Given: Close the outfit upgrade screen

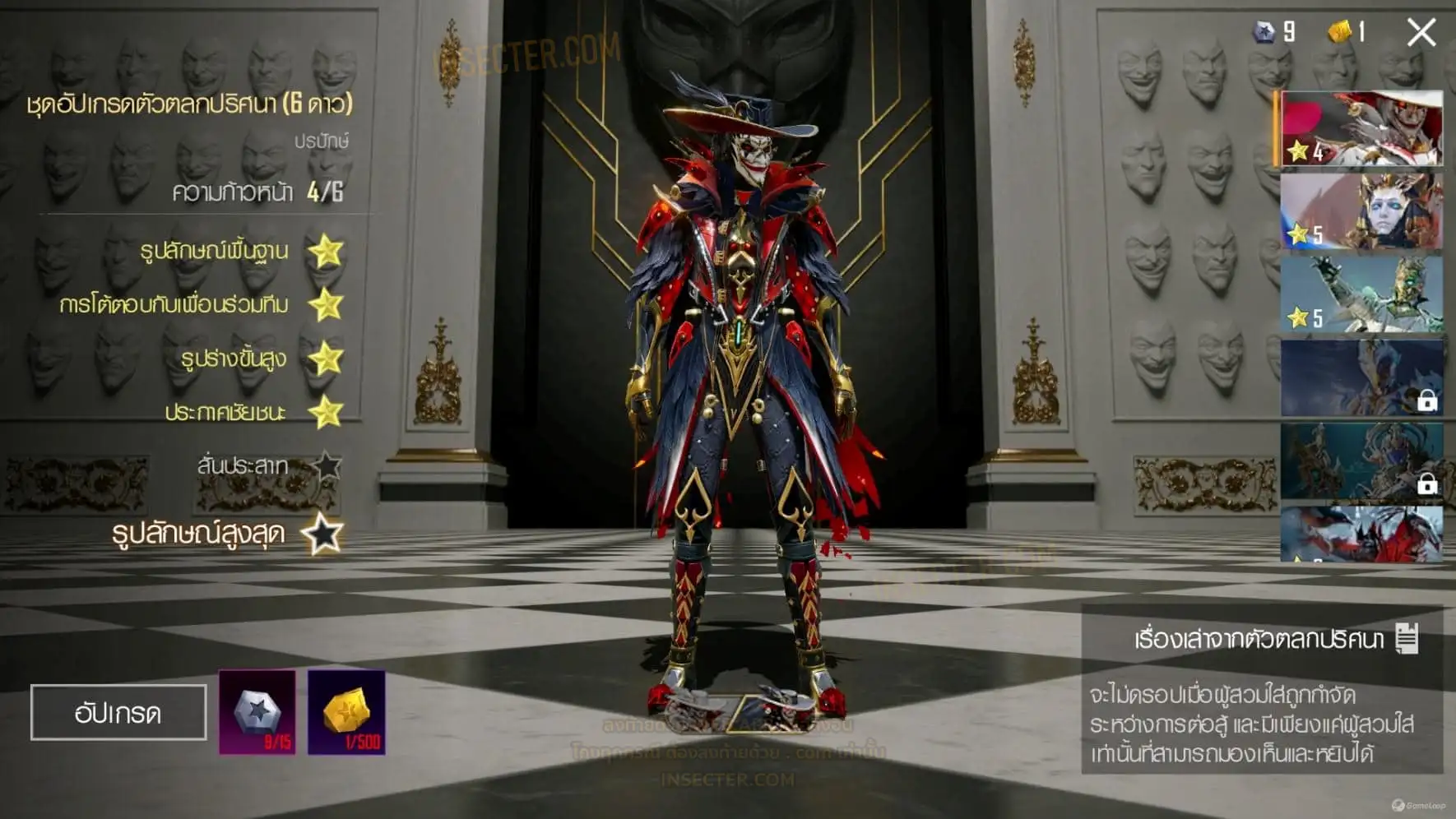Looking at the screenshot, I should [x=1421, y=33].
